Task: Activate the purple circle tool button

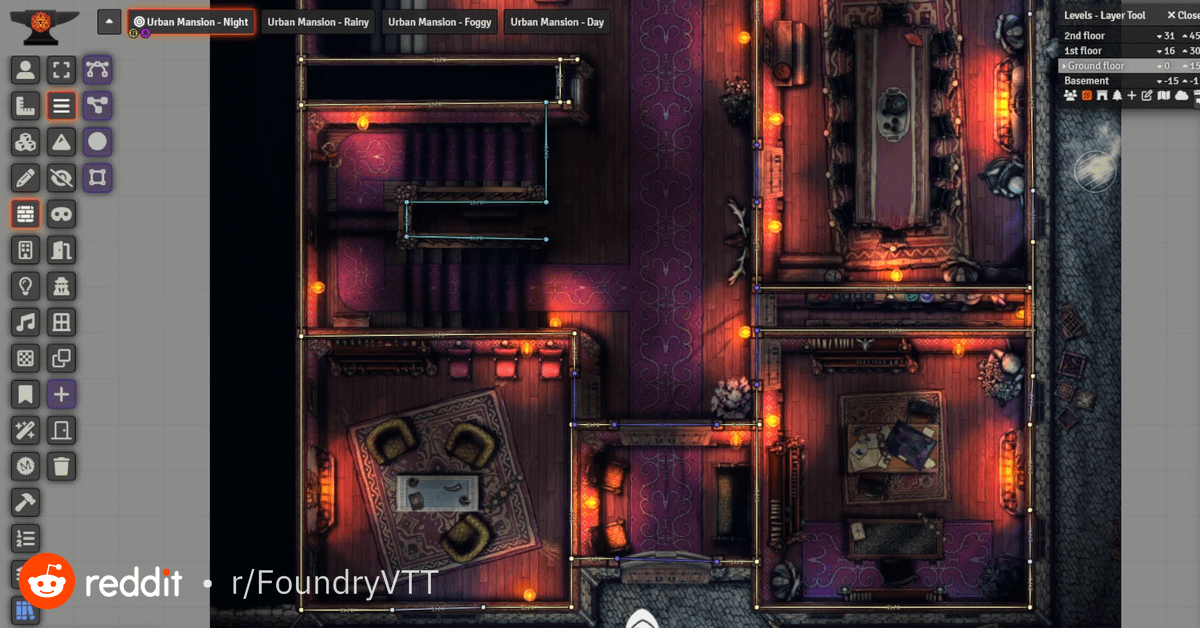Action: coord(97,142)
